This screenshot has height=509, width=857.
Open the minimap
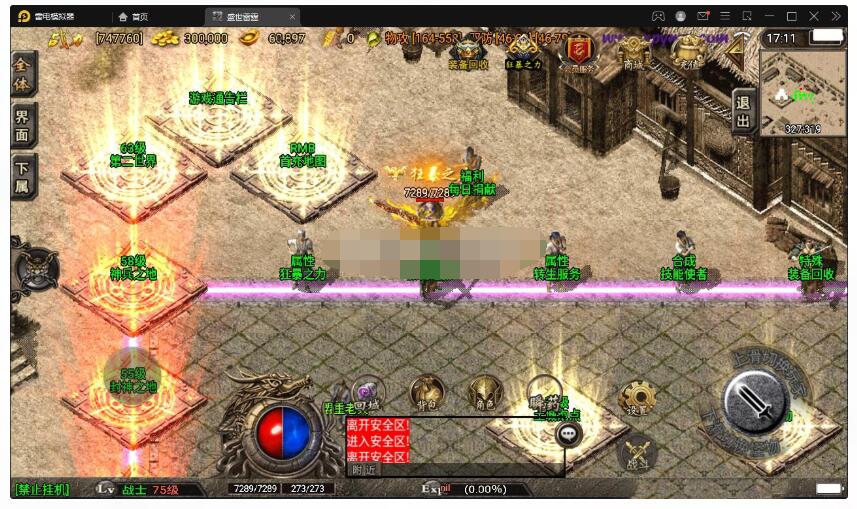tap(802, 92)
